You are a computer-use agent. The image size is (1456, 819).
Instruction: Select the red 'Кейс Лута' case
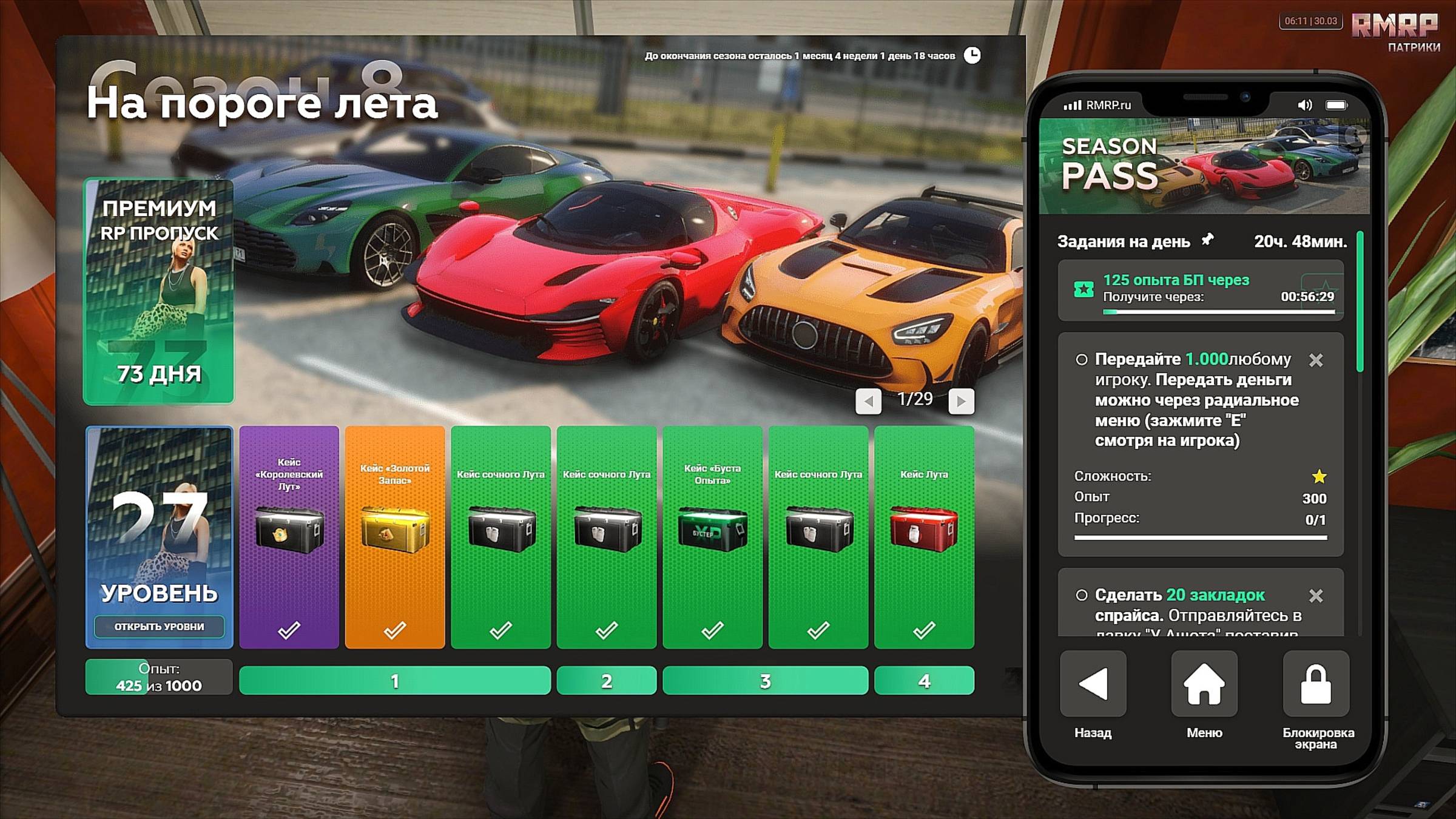(x=924, y=537)
